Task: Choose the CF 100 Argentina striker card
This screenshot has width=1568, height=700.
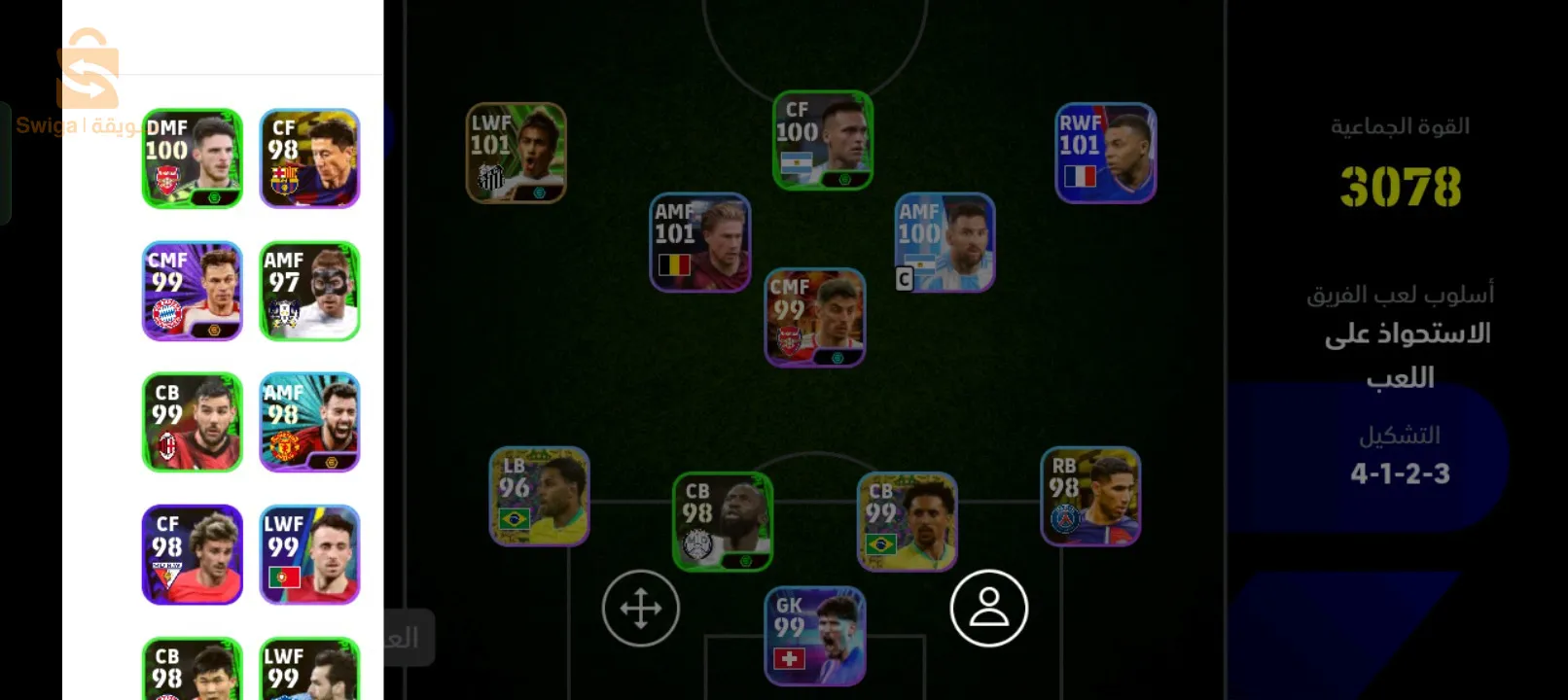Action: (x=822, y=140)
